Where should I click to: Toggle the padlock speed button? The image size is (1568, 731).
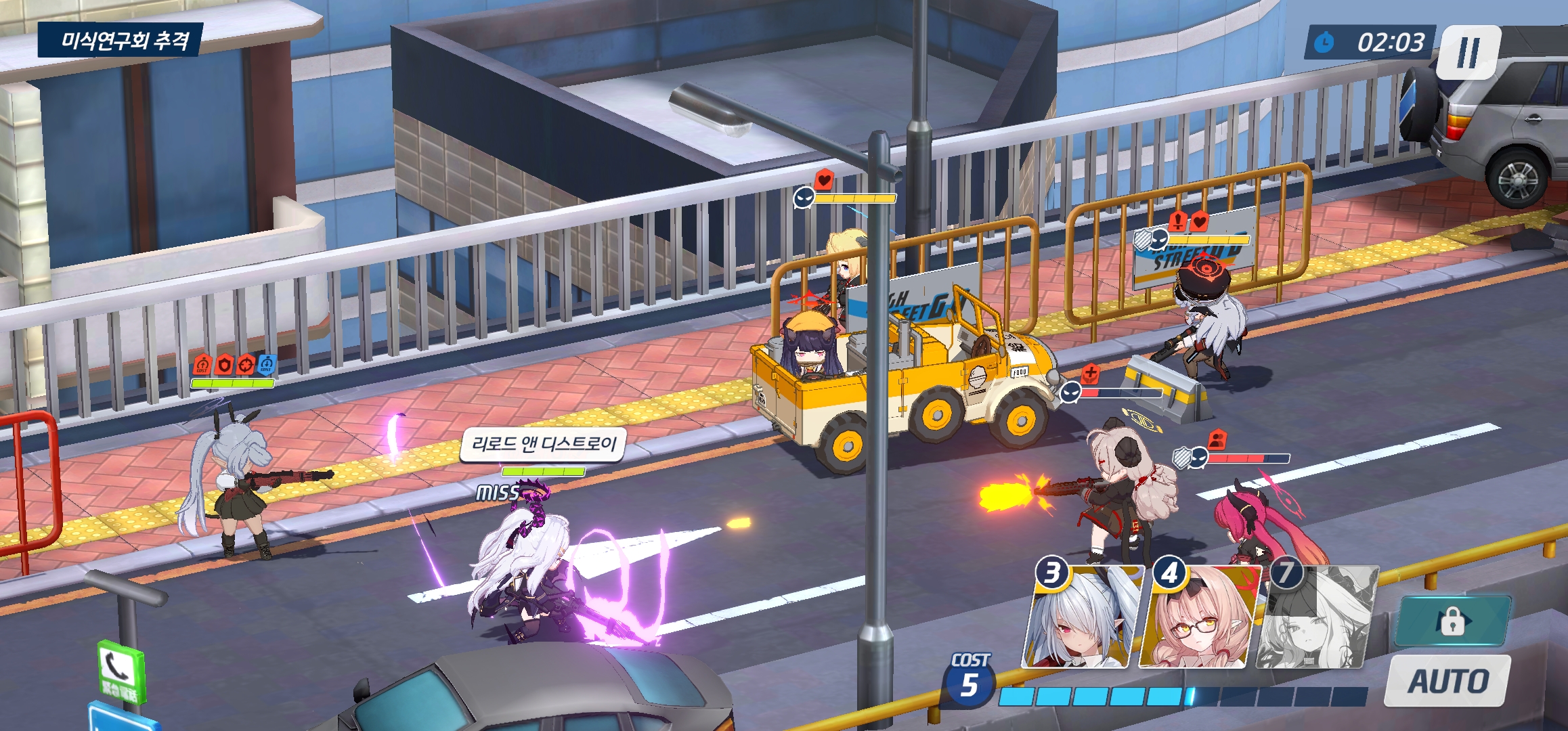[x=1452, y=621]
